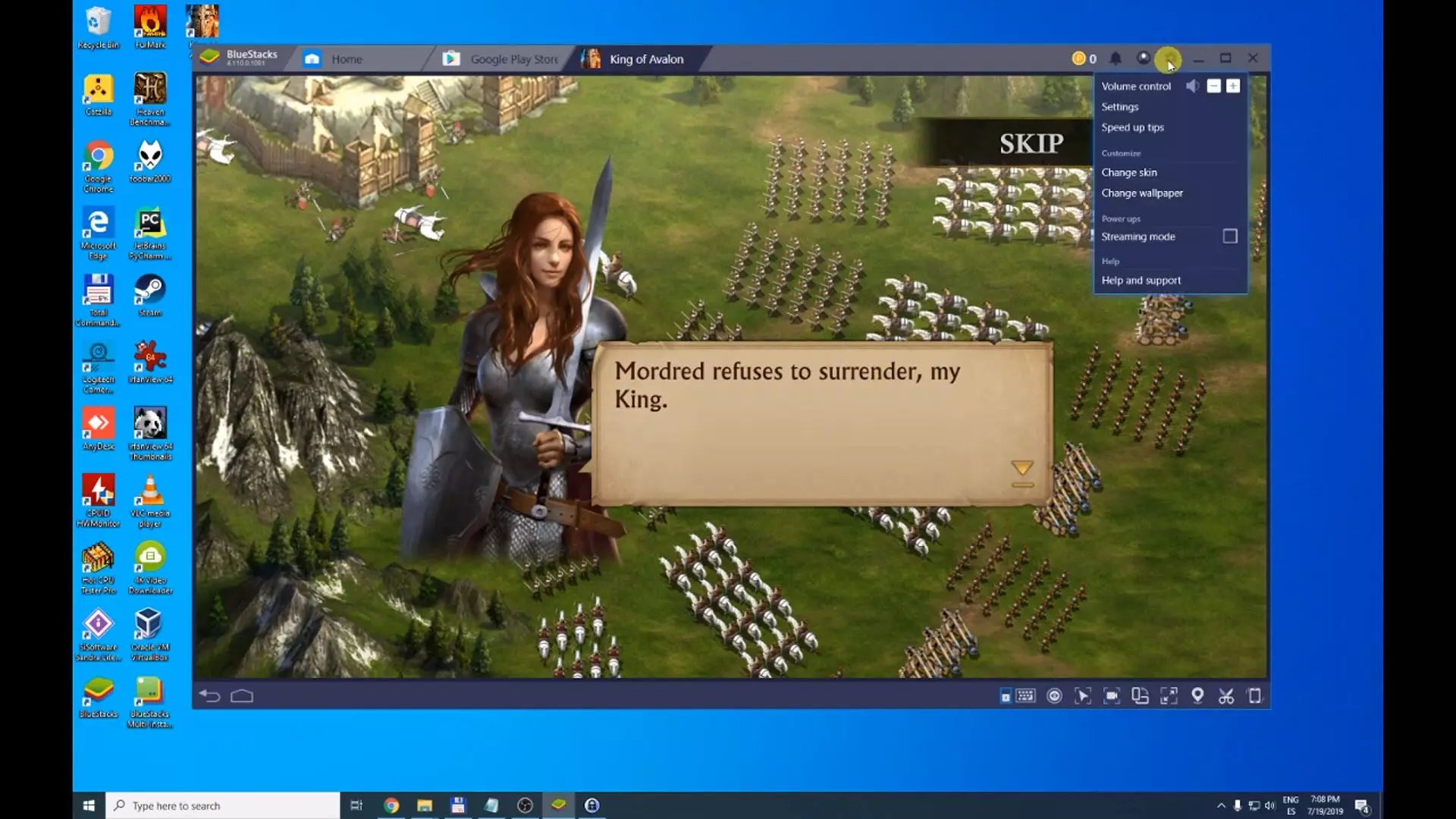
Task: Skip the intro cutscene with SKIP
Action: (x=1031, y=143)
